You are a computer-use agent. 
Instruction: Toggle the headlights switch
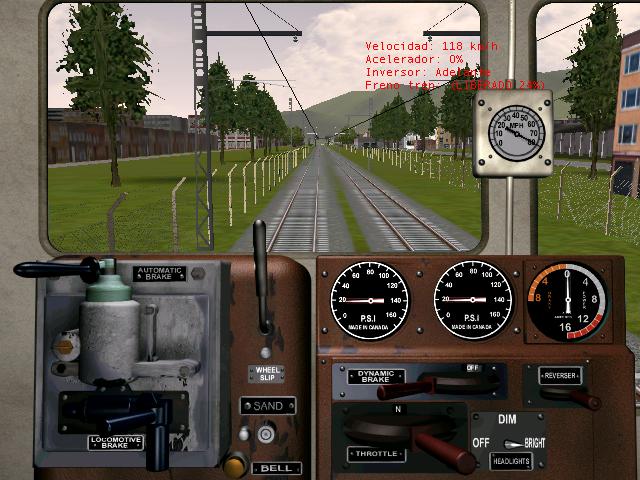[513, 443]
